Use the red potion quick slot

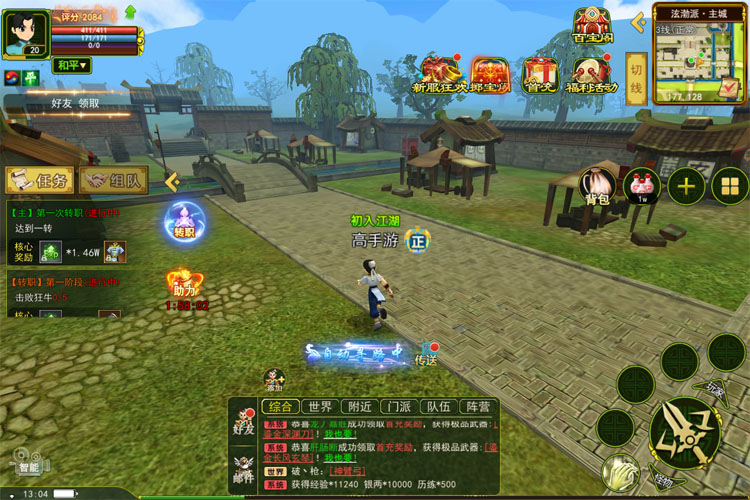[x=642, y=185]
